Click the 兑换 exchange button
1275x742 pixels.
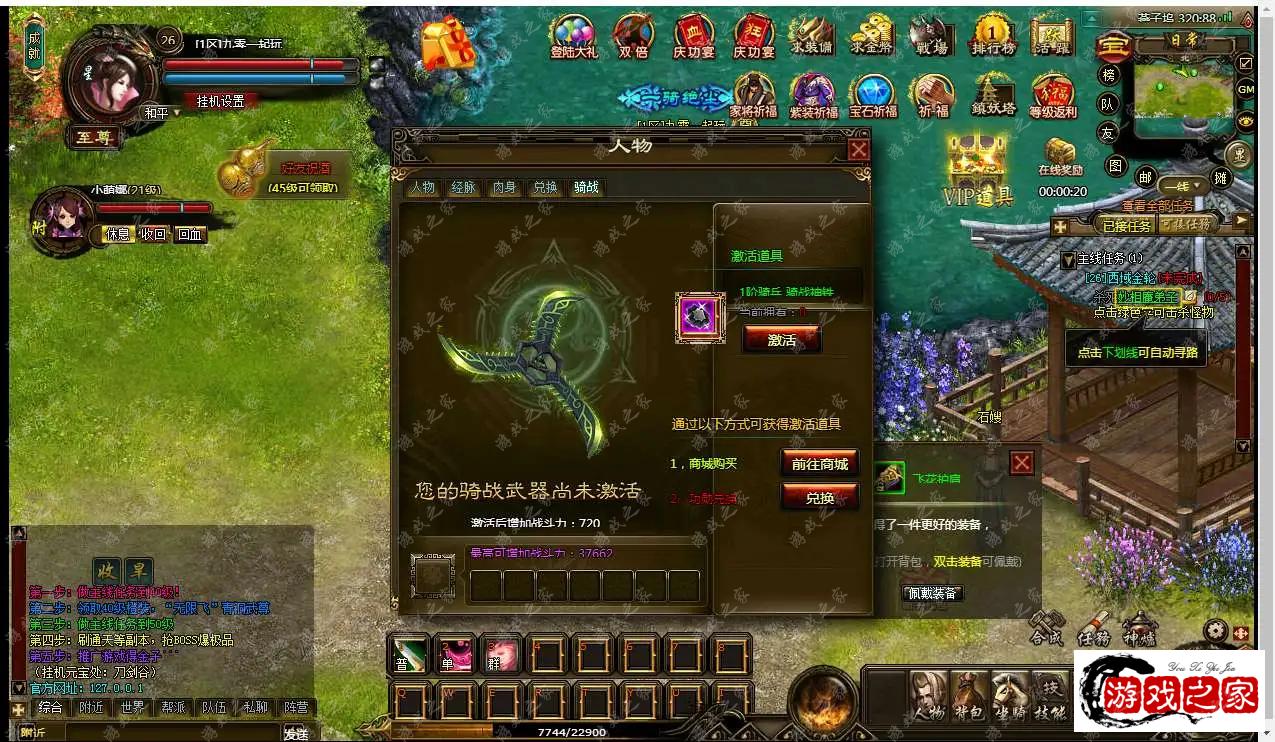tap(819, 497)
